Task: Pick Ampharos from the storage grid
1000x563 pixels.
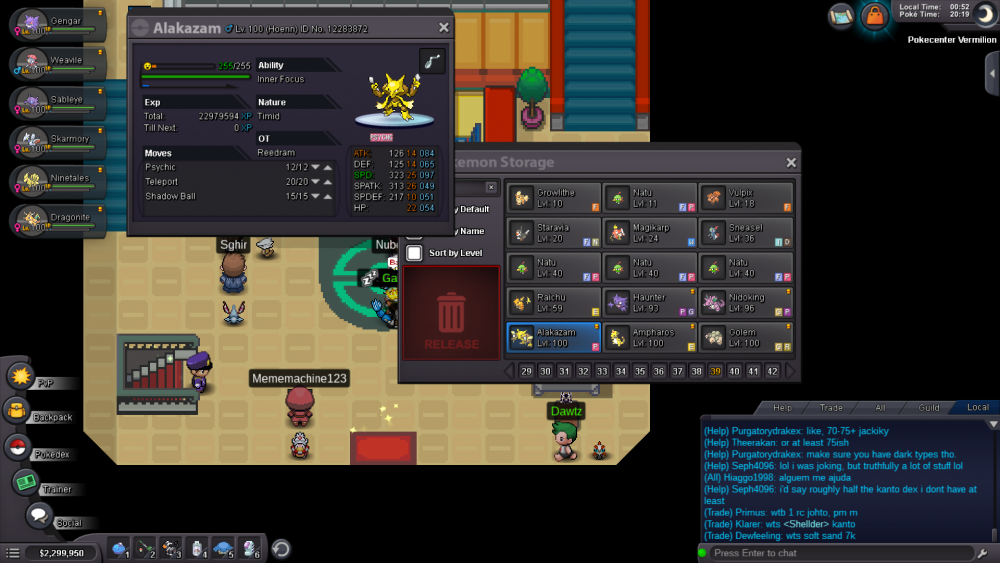Action: click(x=649, y=337)
